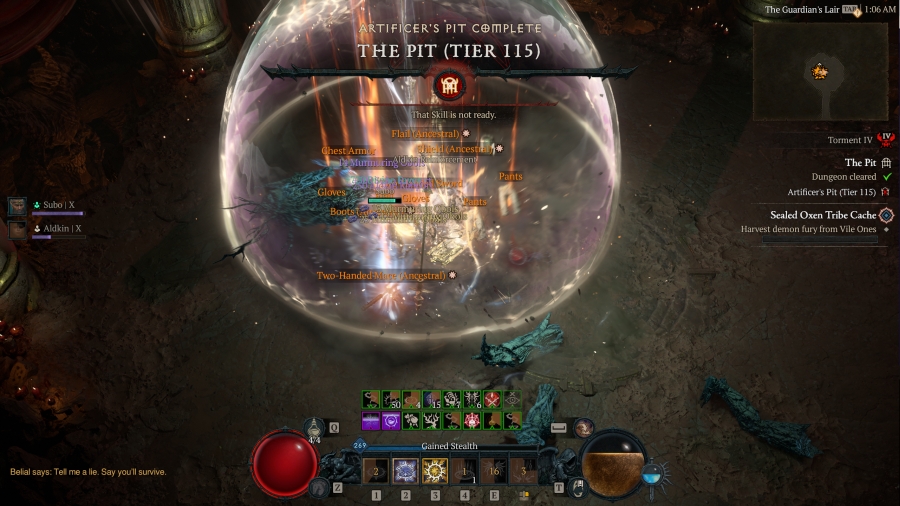
Task: Open the emote wheel portrait icon
Action: click(x=584, y=428)
